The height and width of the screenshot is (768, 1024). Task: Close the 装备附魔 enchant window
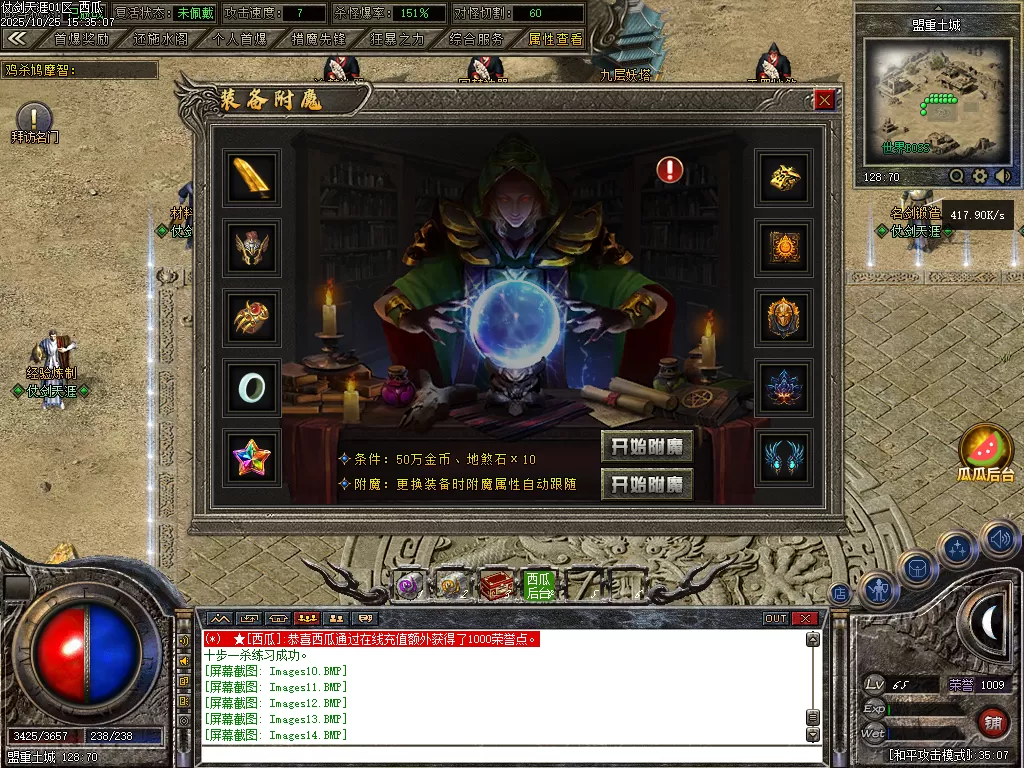click(824, 100)
